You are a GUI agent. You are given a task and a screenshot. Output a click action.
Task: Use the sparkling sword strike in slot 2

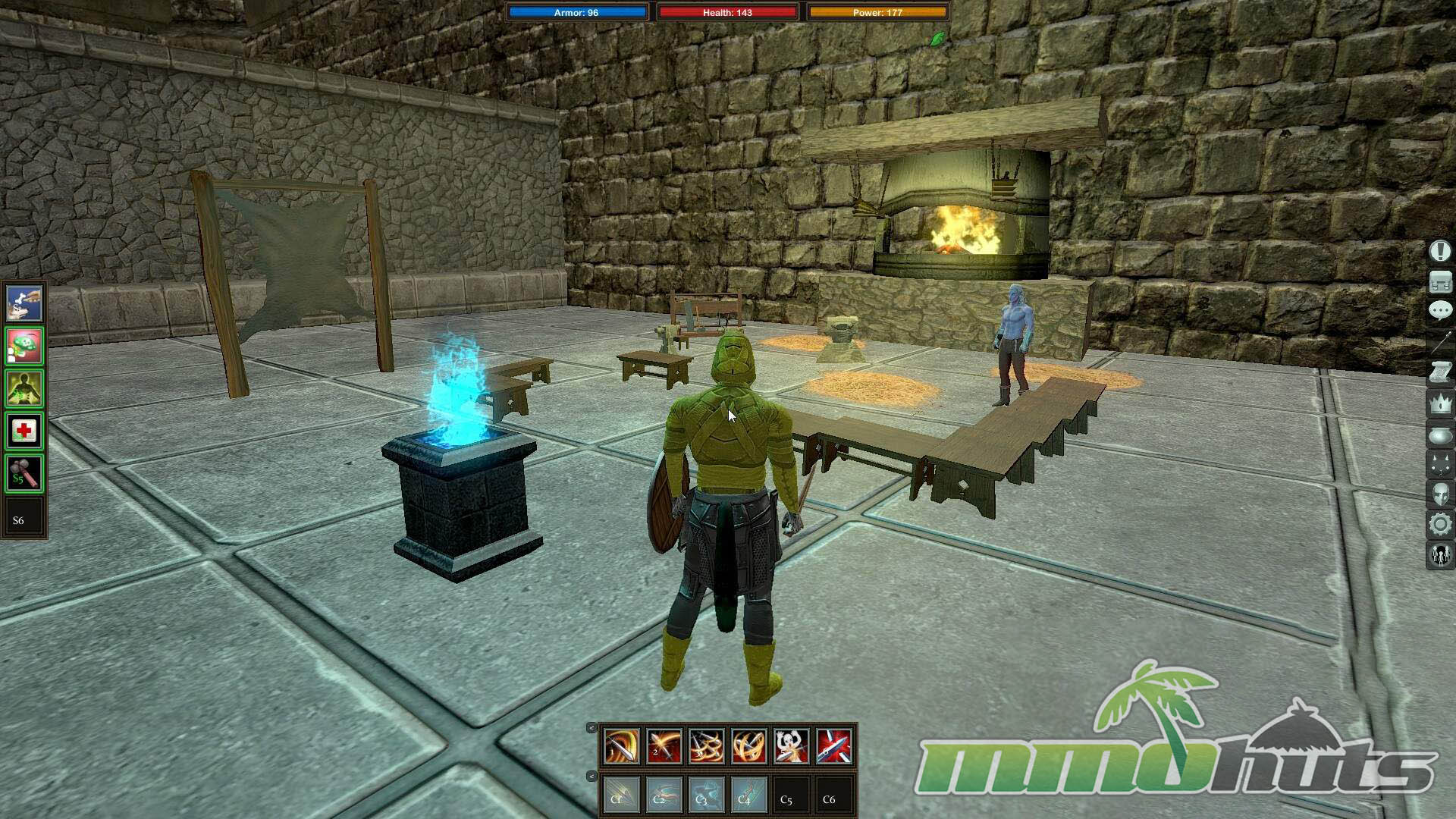[x=664, y=746]
